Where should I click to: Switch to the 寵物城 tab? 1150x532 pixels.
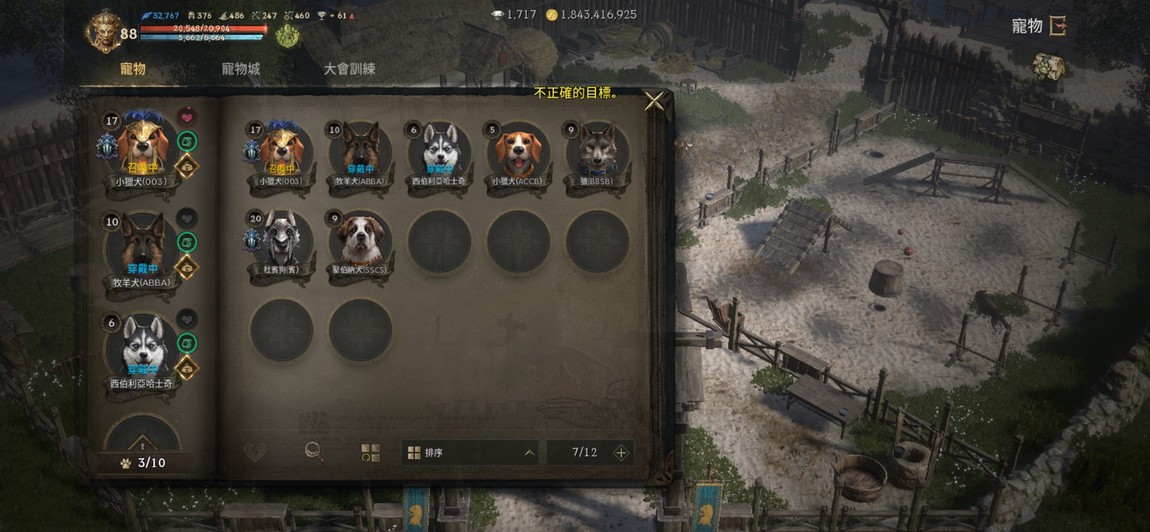[x=240, y=69]
